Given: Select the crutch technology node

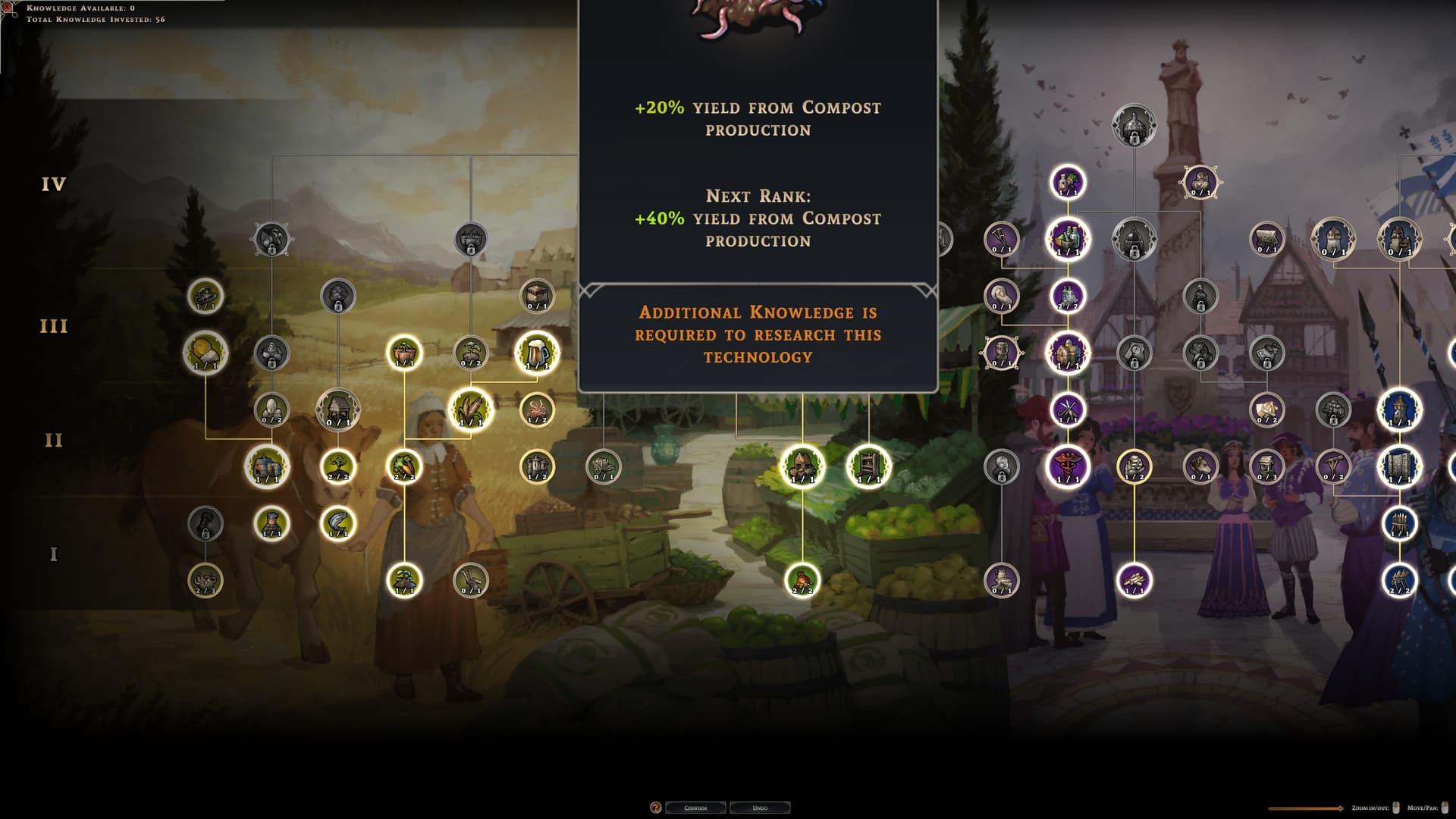Looking at the screenshot, I should pos(1001,239).
